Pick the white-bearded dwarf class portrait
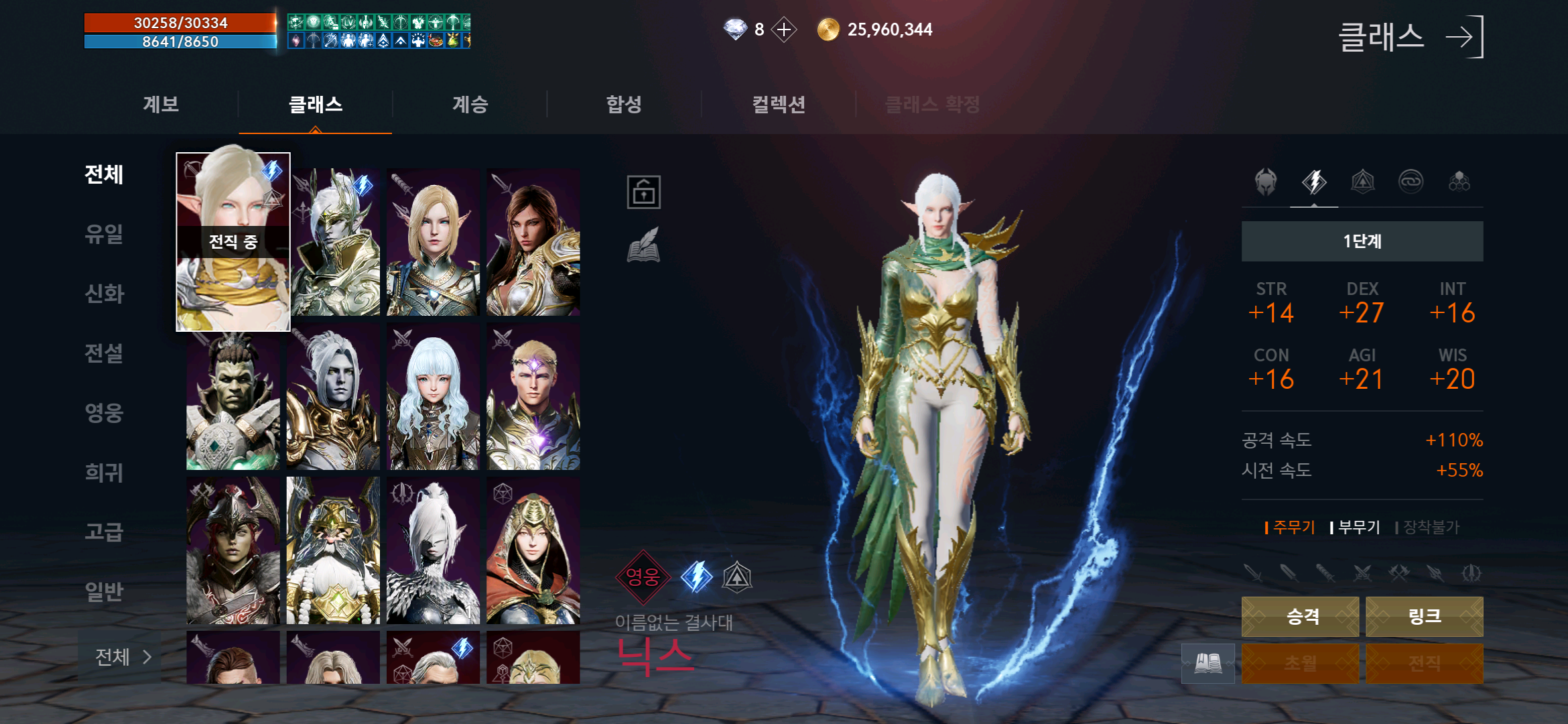Screen dimensions: 1568x724 point(333,551)
